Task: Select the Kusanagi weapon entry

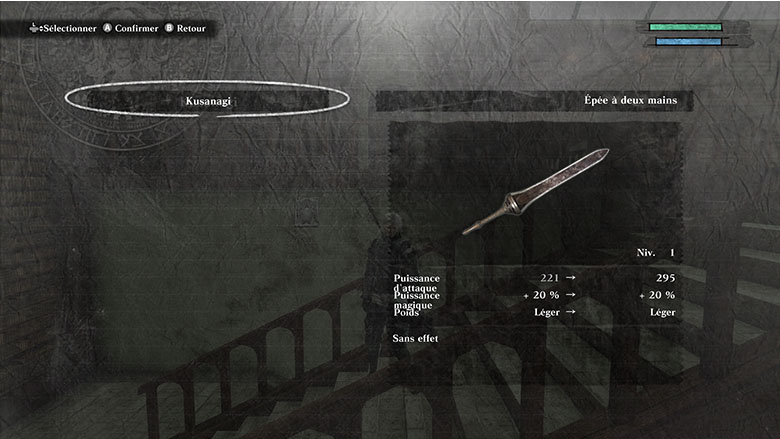Action: pyautogui.click(x=207, y=100)
